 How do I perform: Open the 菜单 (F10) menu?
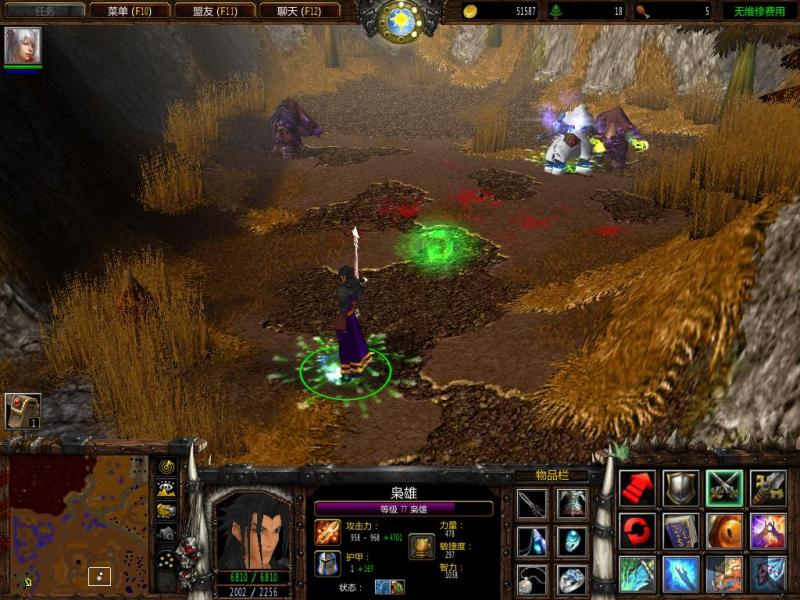click(x=129, y=11)
